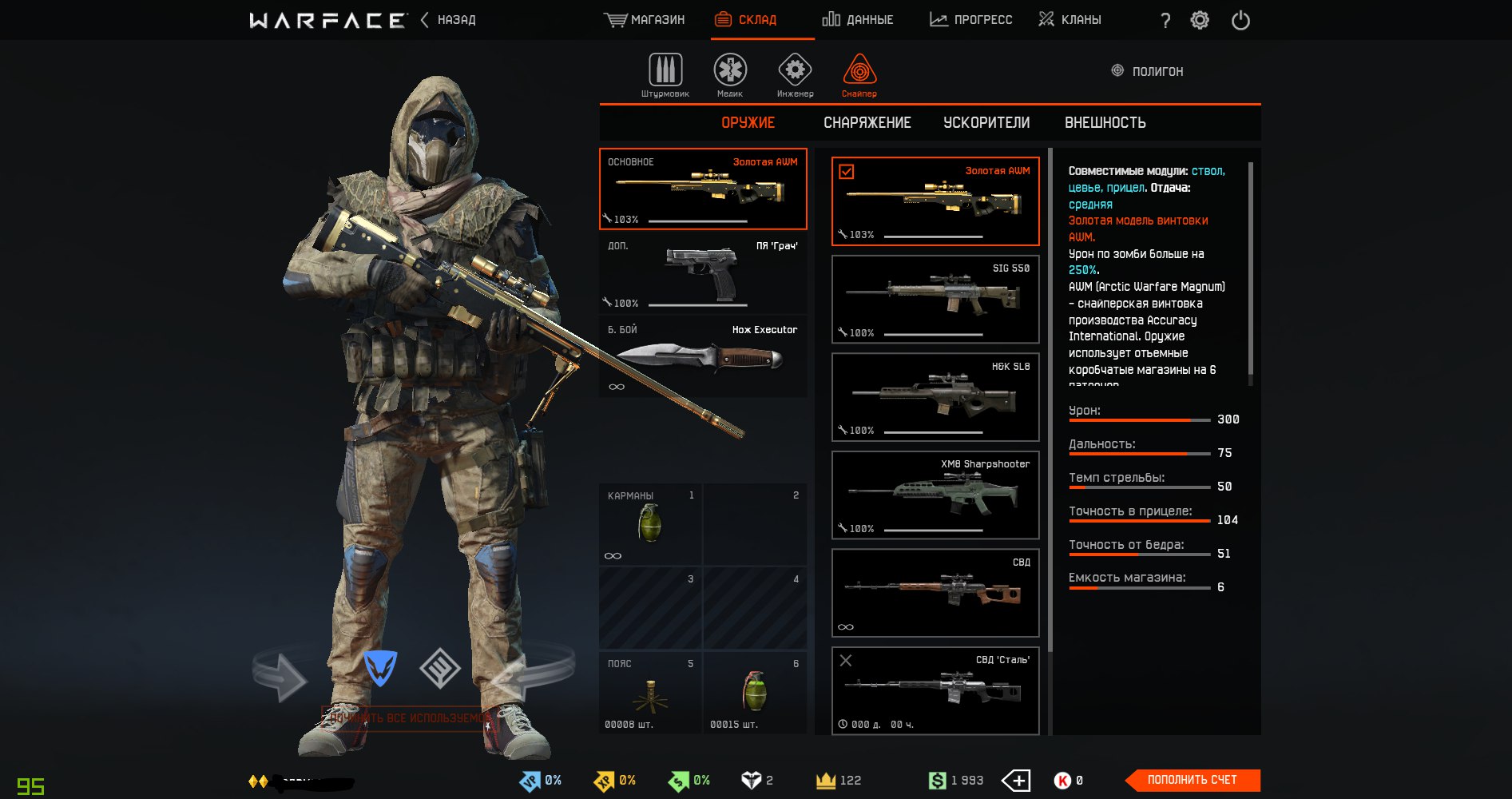Go back with the Назад button
This screenshot has height=799, width=1512.
pyautogui.click(x=449, y=20)
